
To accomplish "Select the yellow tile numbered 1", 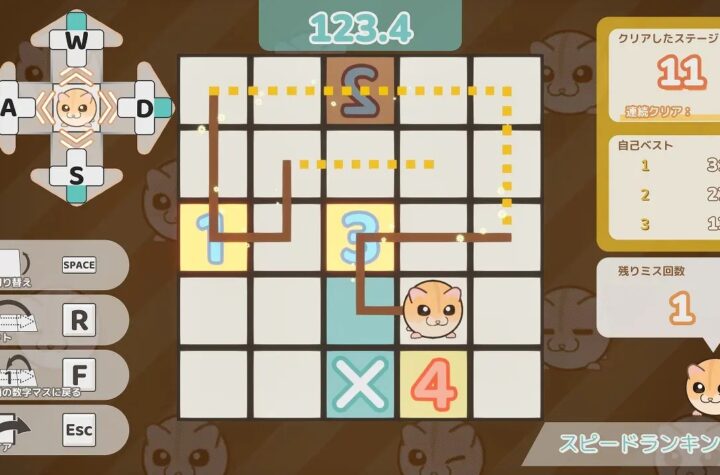I will [213, 237].
